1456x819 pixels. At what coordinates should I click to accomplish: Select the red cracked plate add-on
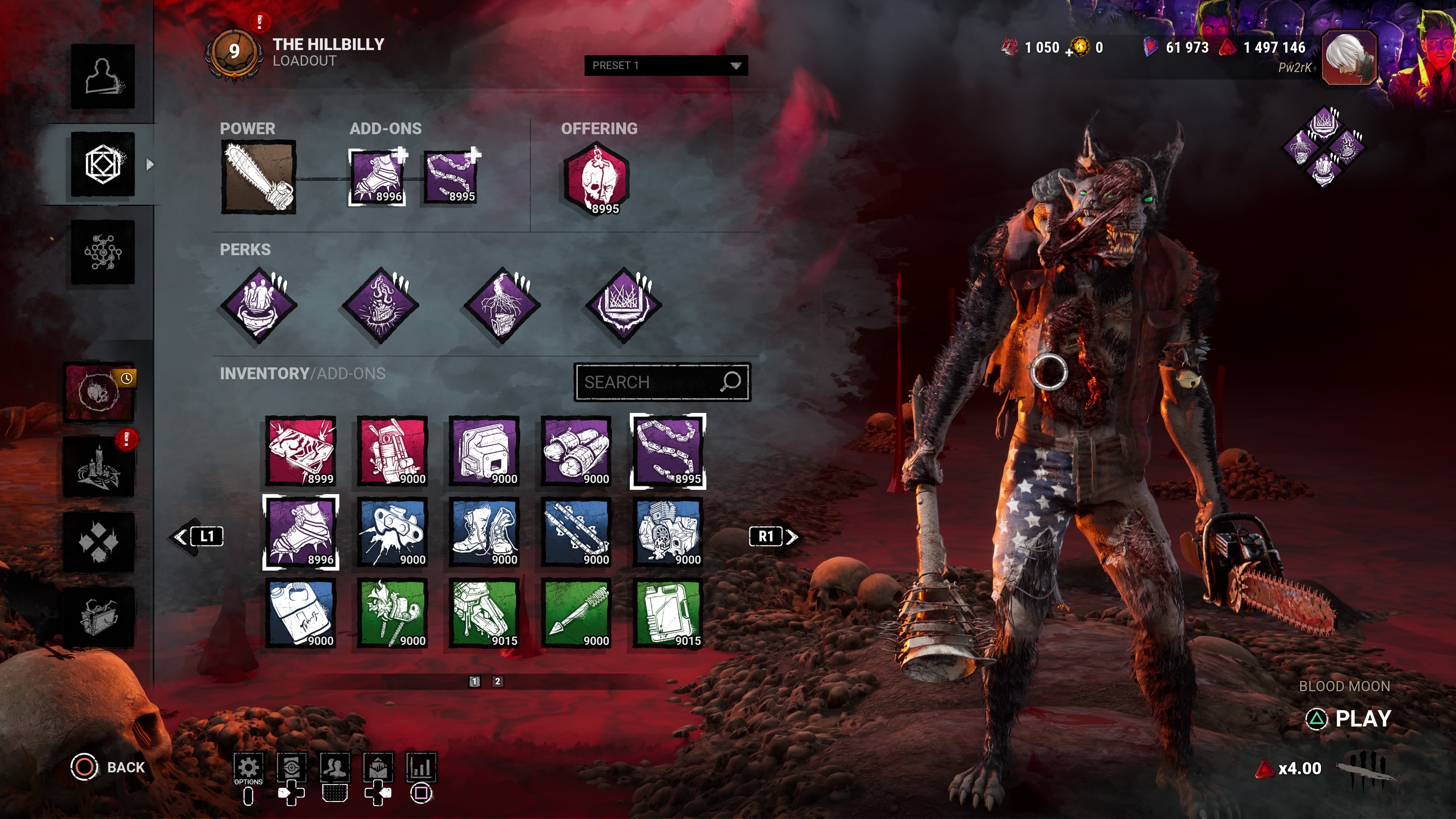click(301, 451)
